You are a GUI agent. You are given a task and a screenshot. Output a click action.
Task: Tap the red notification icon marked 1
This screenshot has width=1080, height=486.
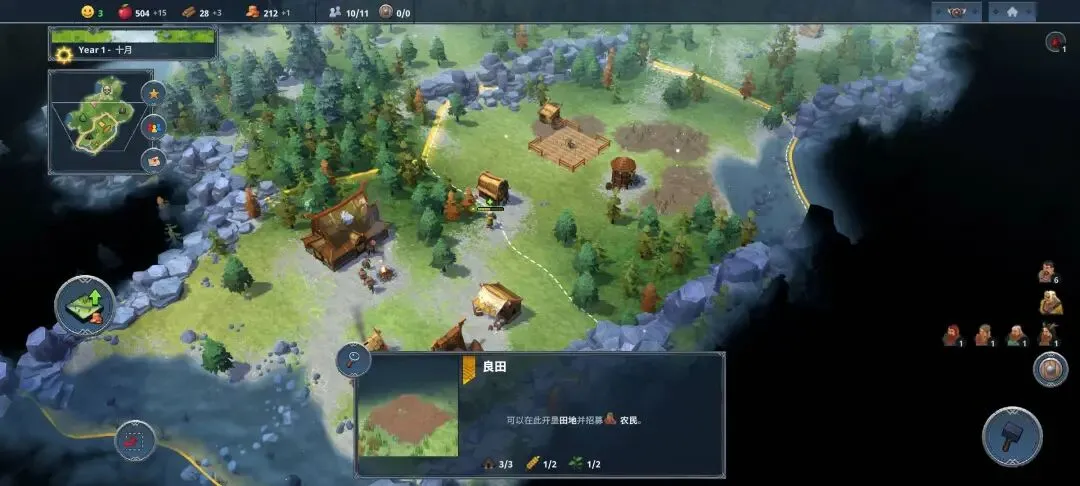(x=1055, y=42)
